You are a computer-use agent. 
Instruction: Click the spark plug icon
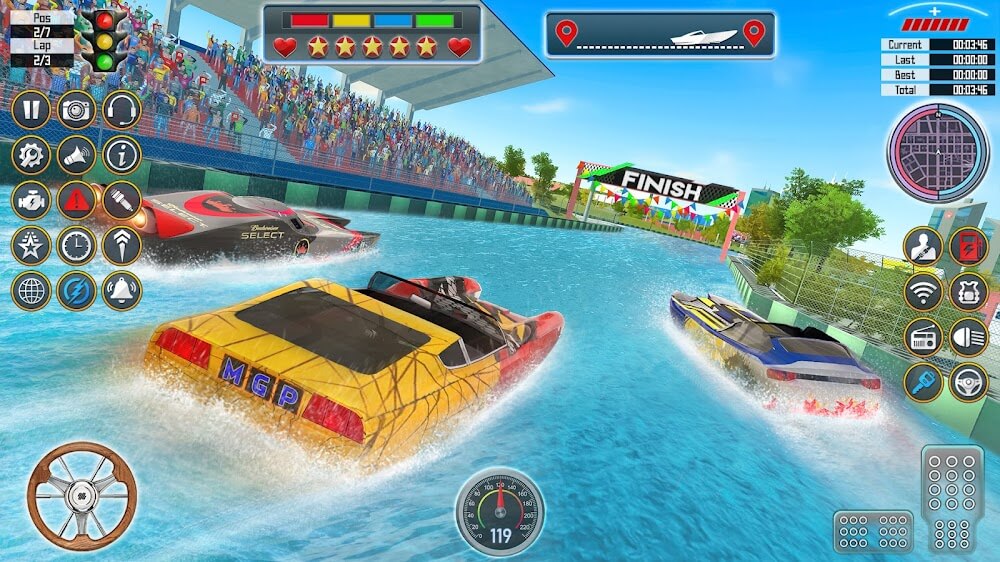coord(121,200)
